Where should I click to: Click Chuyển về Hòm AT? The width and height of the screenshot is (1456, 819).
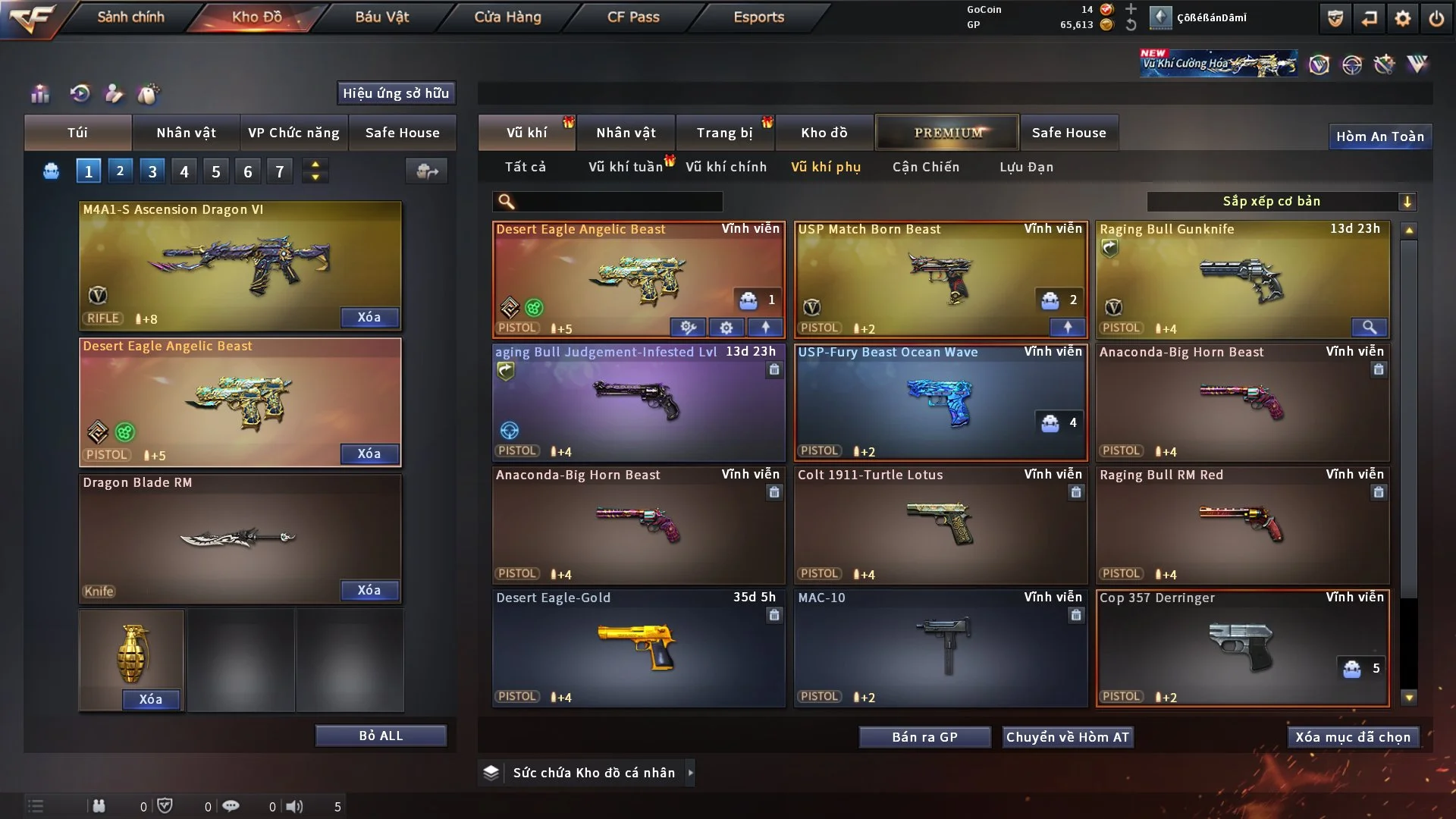(1068, 737)
